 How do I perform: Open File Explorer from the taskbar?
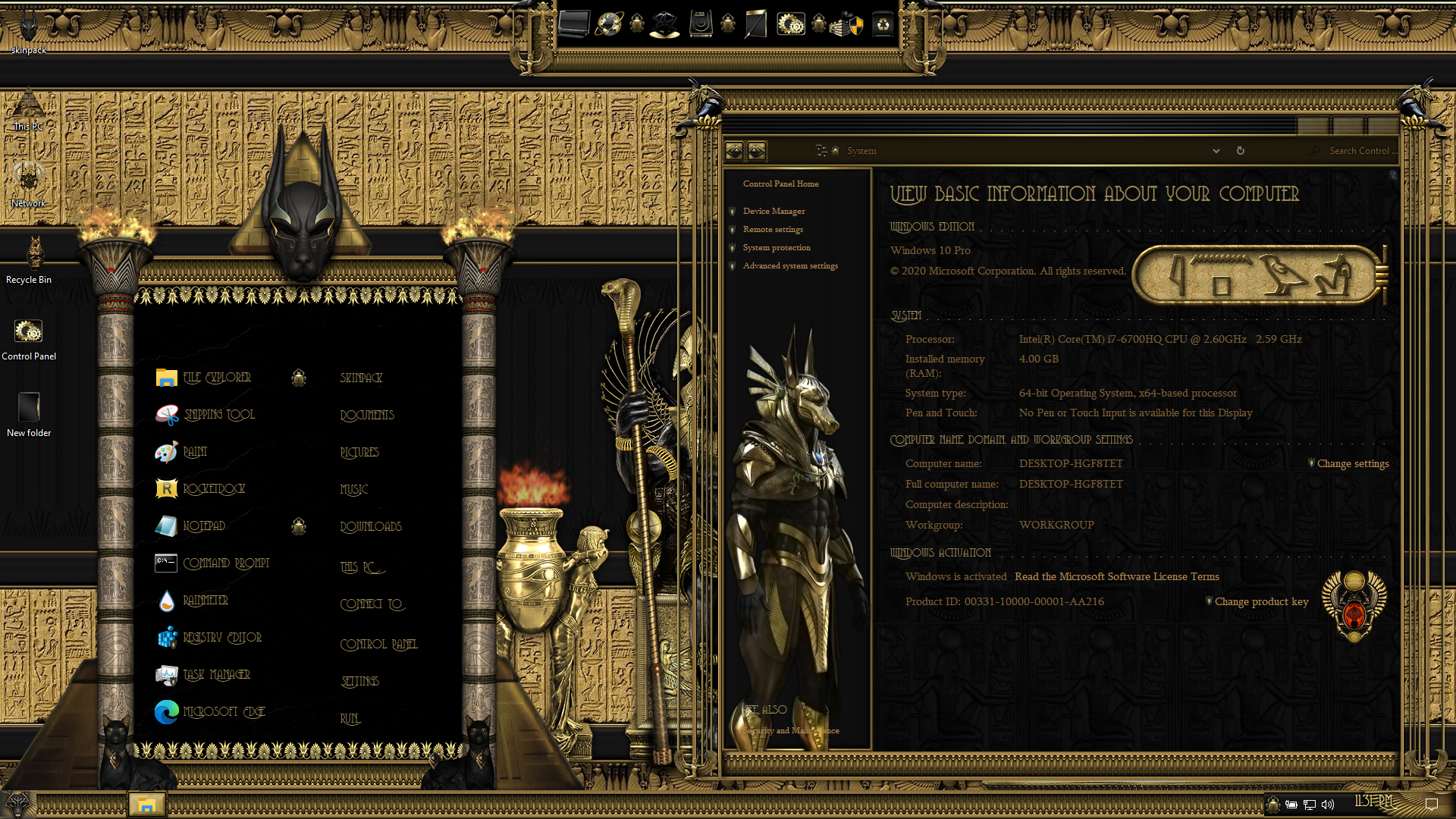pos(146,805)
